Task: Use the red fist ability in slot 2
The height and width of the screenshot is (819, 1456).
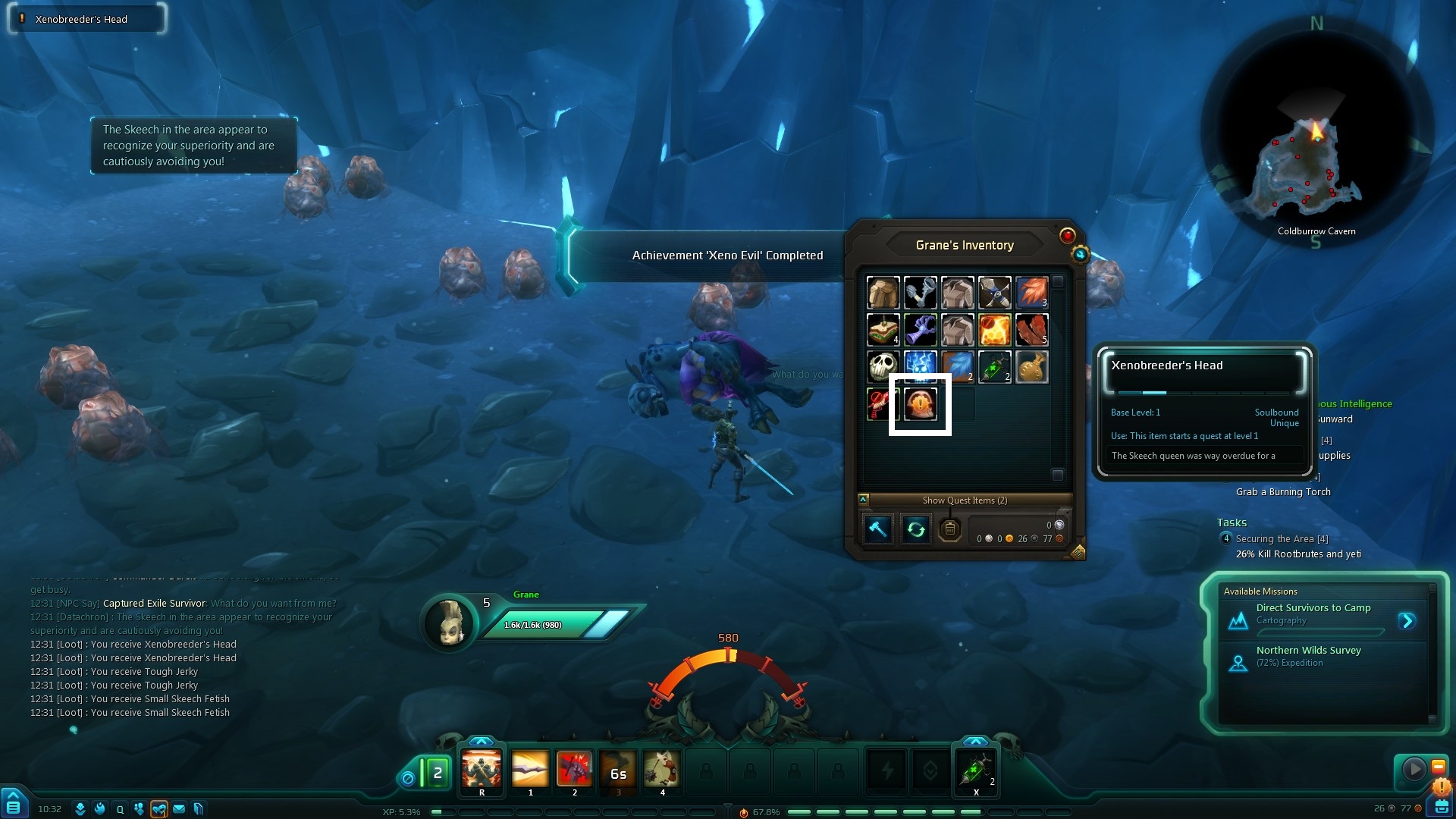Action: (x=574, y=769)
